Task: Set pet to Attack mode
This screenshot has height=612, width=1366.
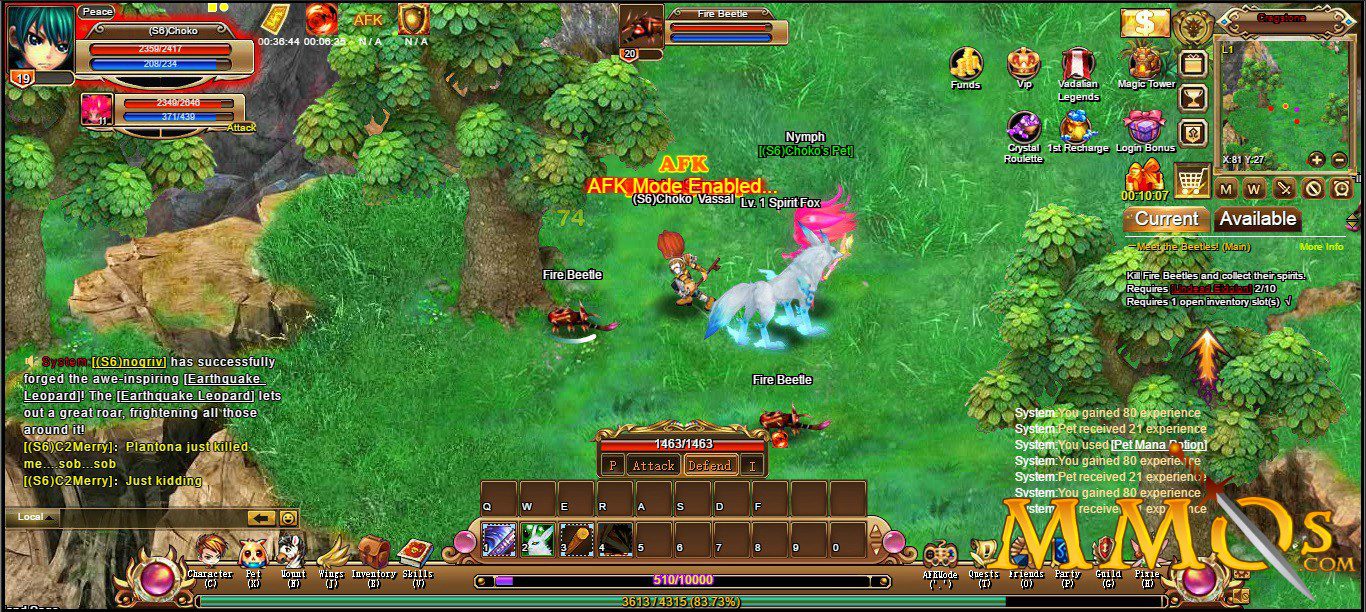Action: pyautogui.click(x=653, y=465)
